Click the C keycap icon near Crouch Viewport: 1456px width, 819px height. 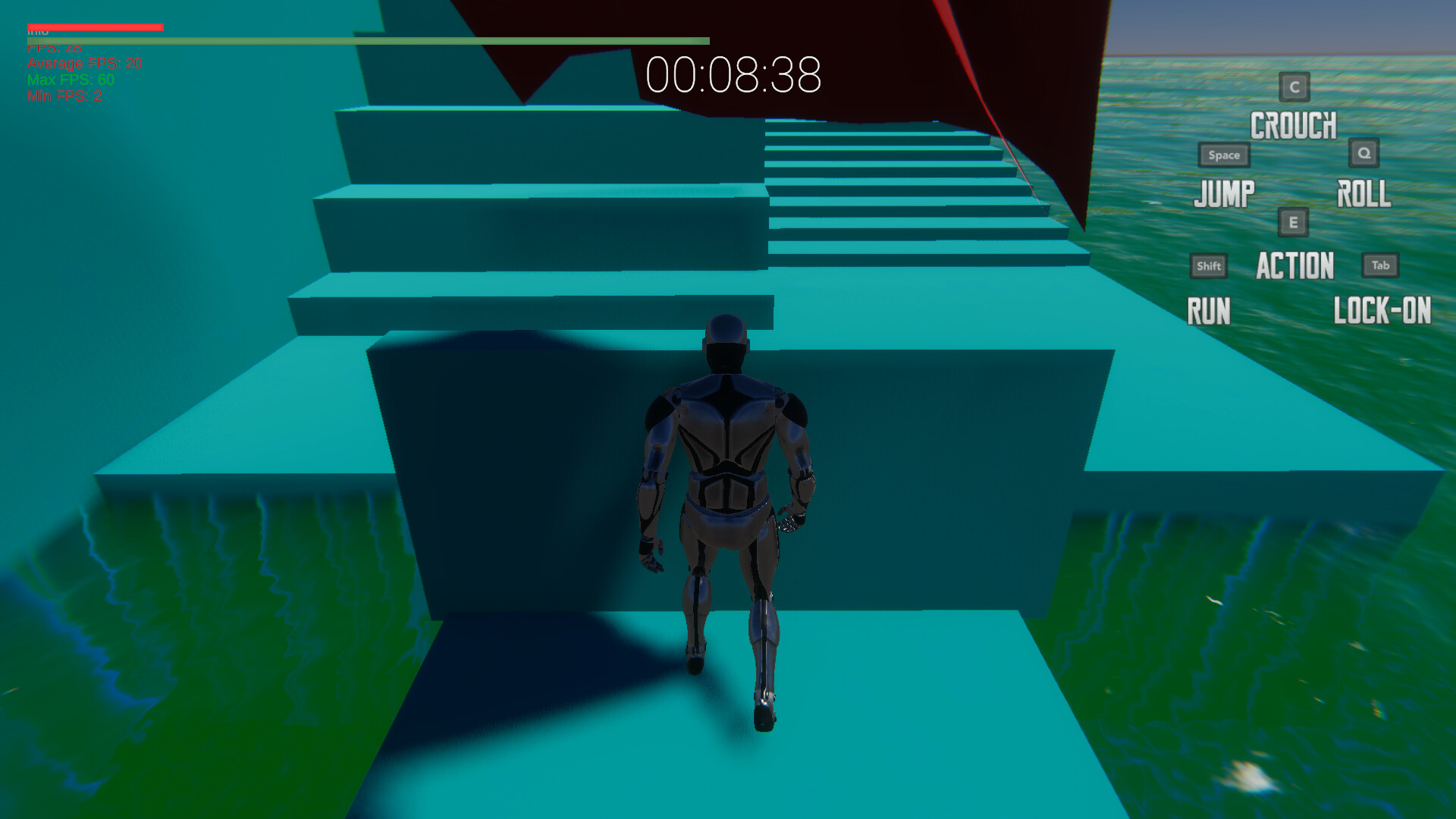click(1294, 88)
